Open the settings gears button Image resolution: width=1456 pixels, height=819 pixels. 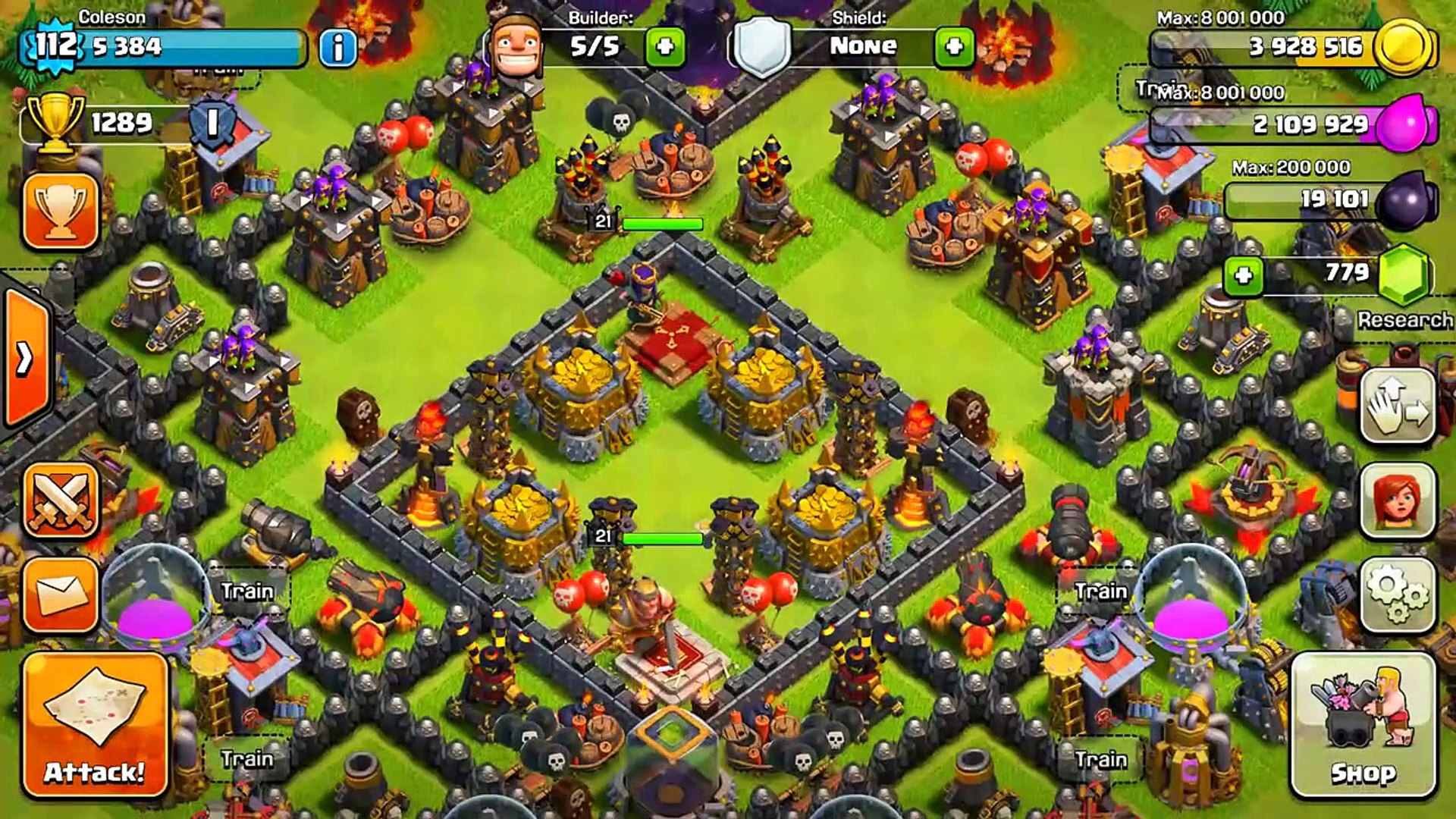1397,595
